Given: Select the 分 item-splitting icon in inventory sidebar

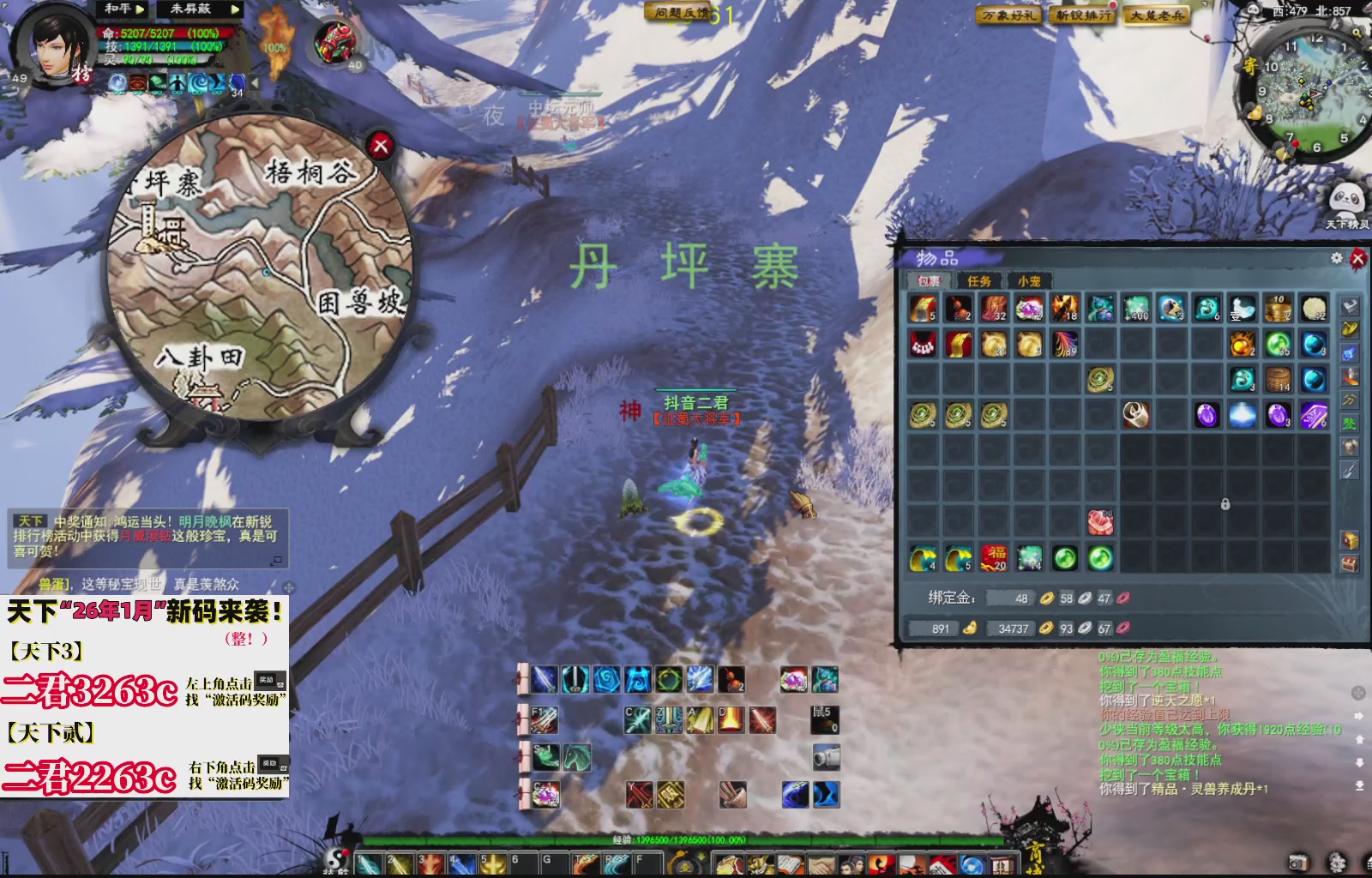Looking at the screenshot, I should 1348,399.
